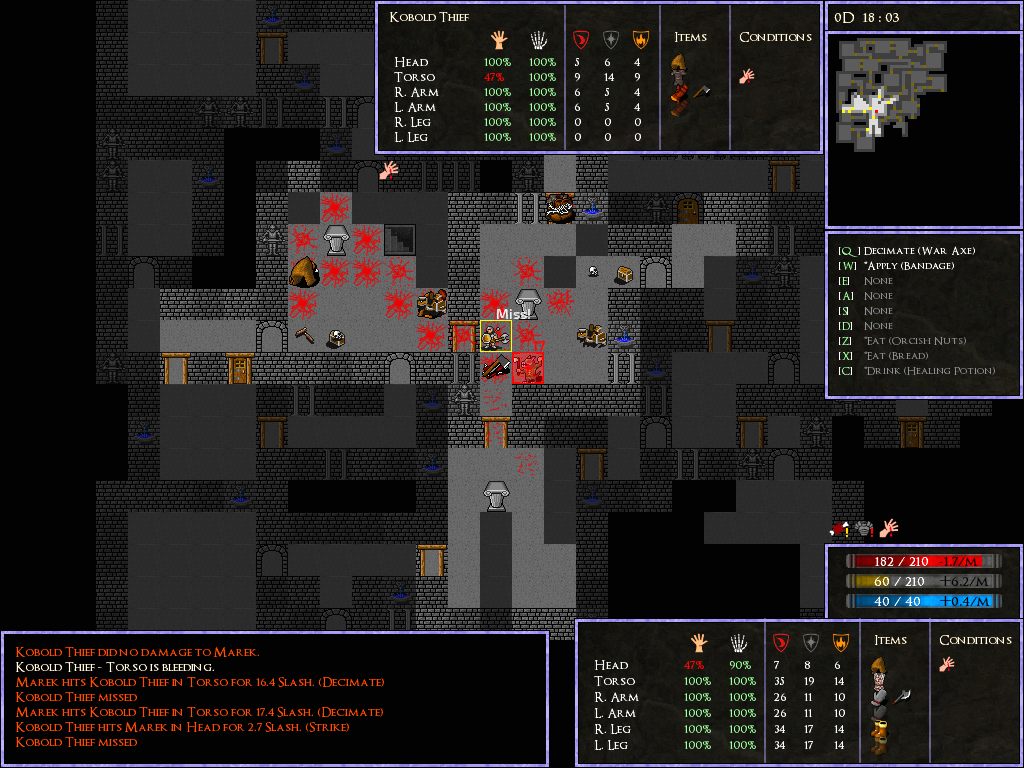Click the Kobold Thief's hand axe item
Viewport: 1024px width, 768px height.
(x=700, y=91)
